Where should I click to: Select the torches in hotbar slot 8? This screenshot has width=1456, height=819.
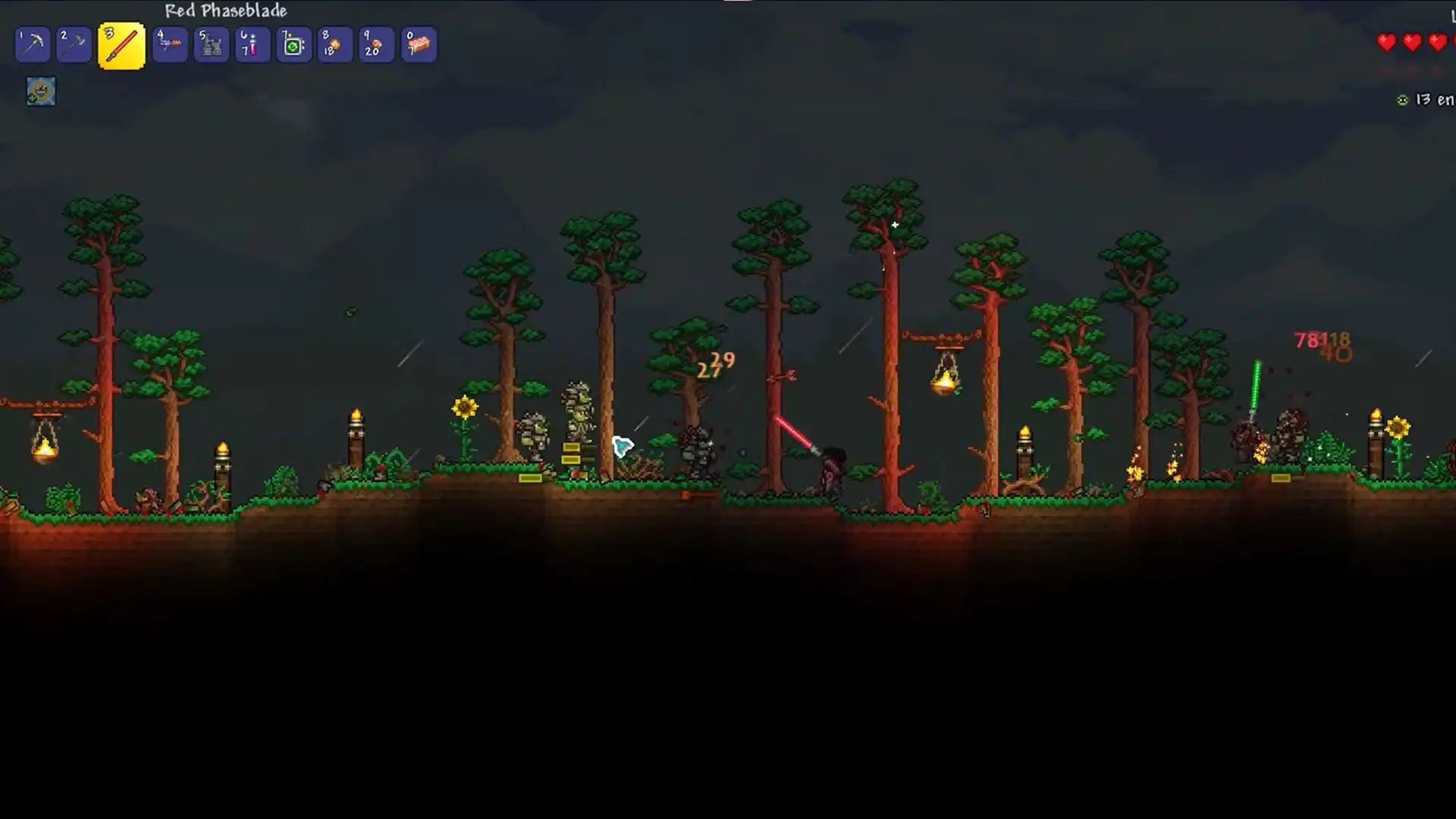click(334, 44)
